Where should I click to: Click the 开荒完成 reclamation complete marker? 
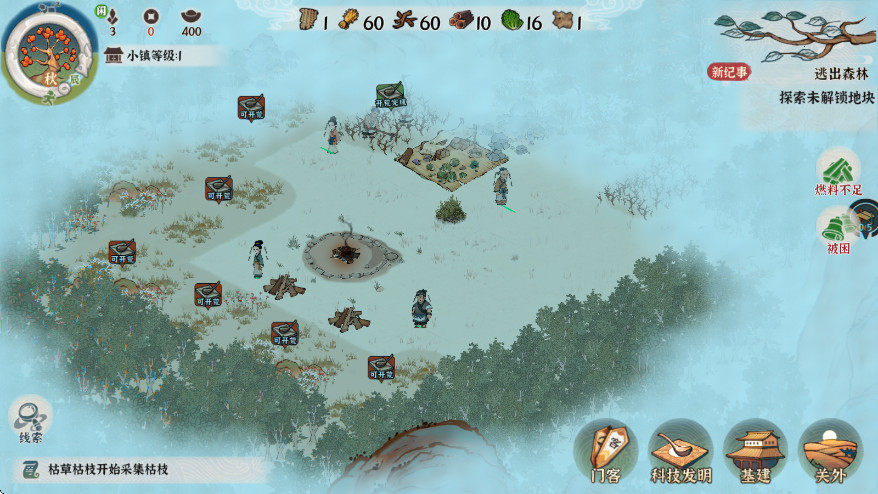click(x=390, y=95)
